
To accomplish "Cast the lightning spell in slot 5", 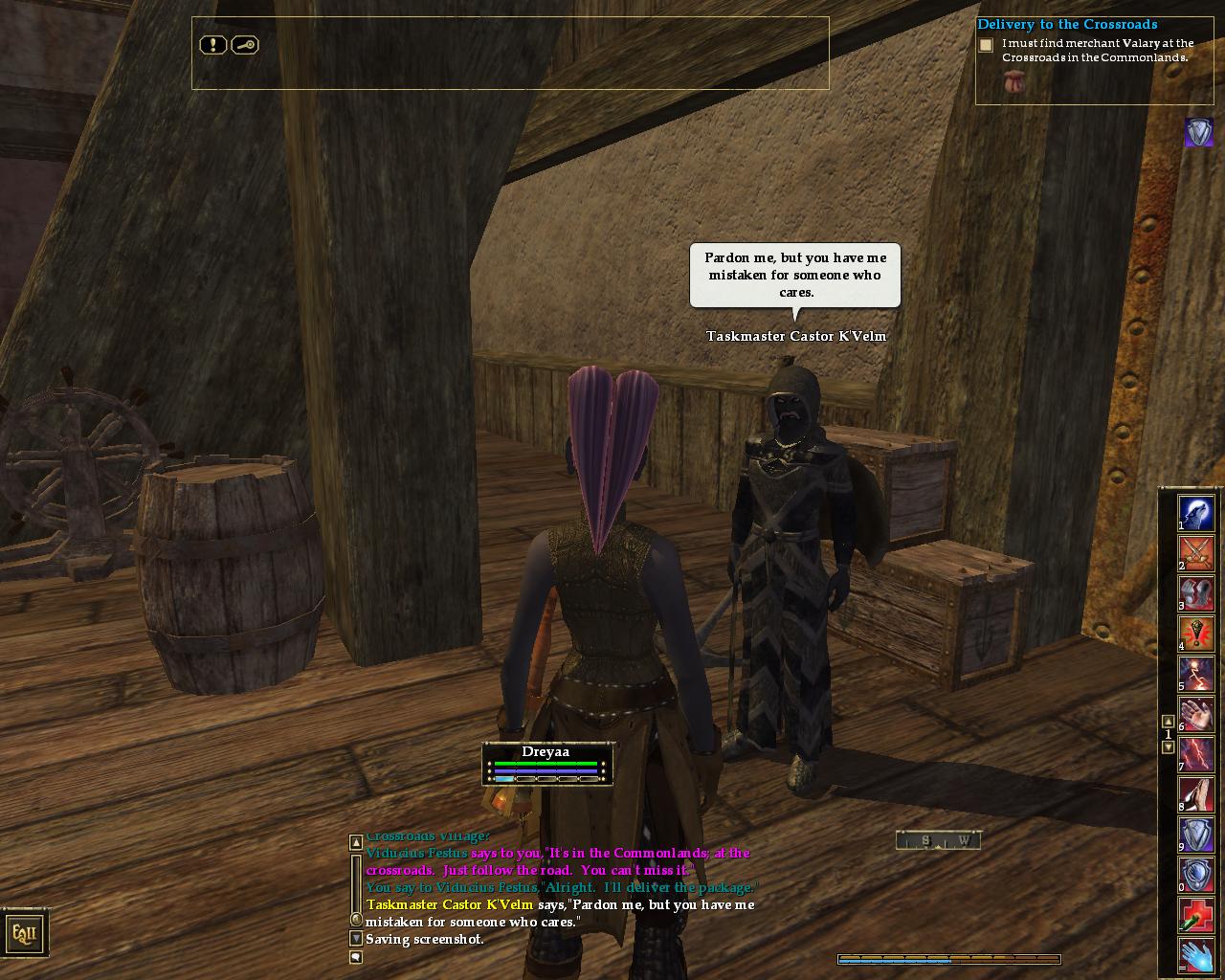I will 1196,674.
